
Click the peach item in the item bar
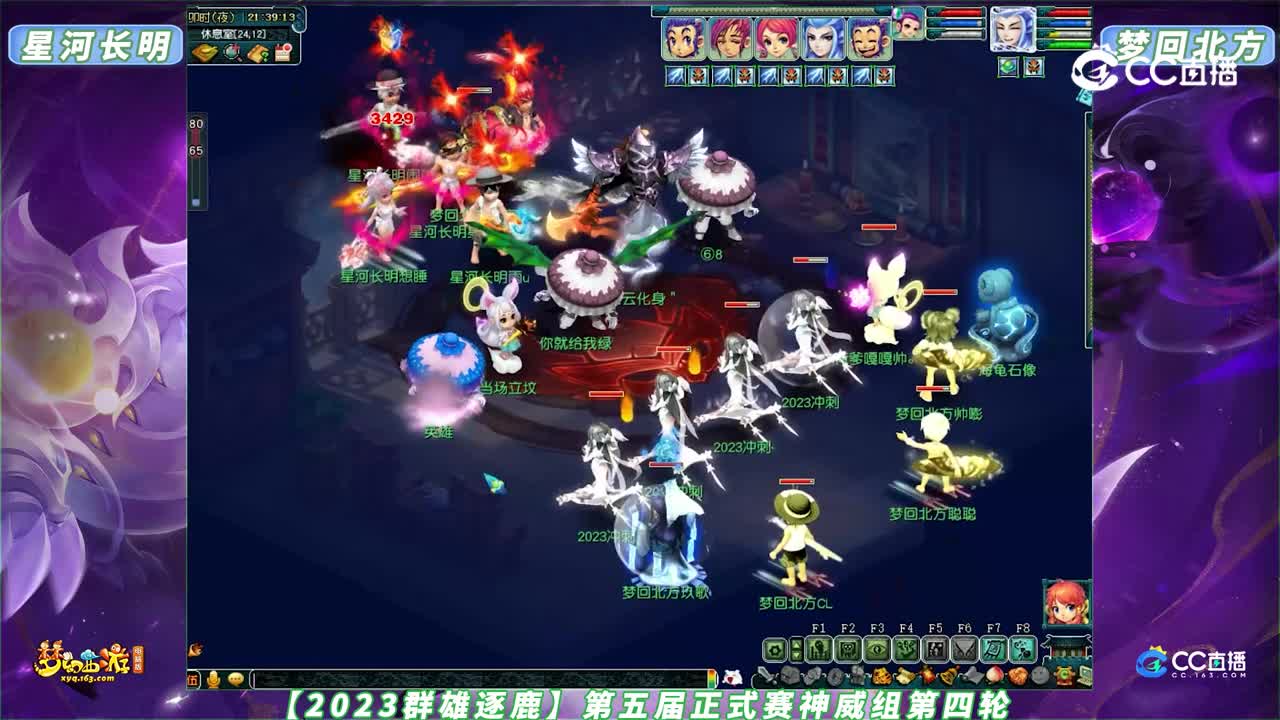pos(995,677)
